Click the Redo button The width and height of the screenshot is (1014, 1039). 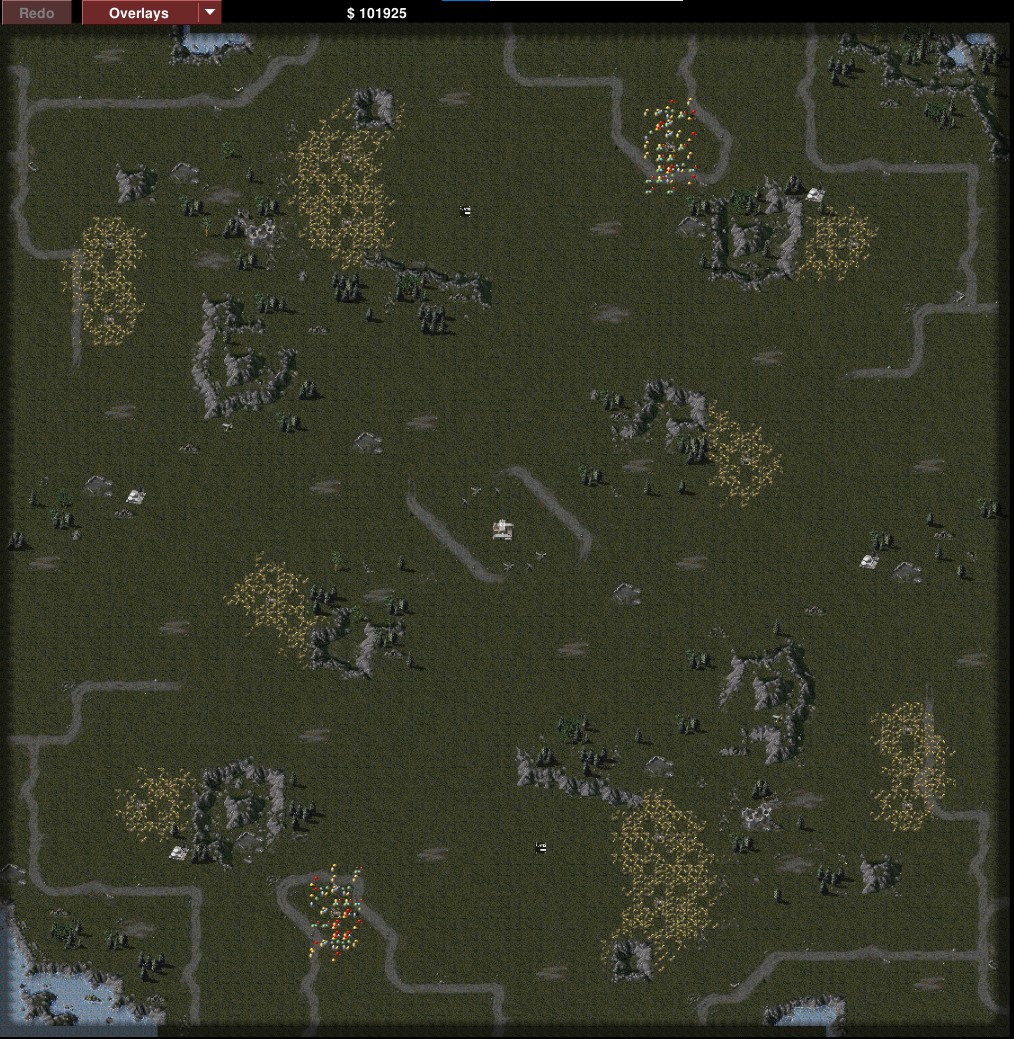(37, 13)
